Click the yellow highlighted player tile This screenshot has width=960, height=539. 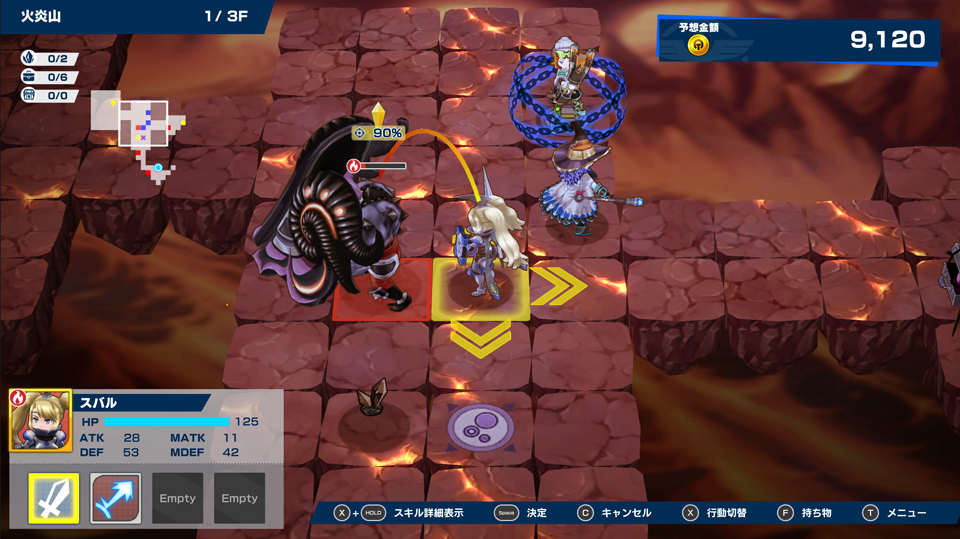click(480, 290)
